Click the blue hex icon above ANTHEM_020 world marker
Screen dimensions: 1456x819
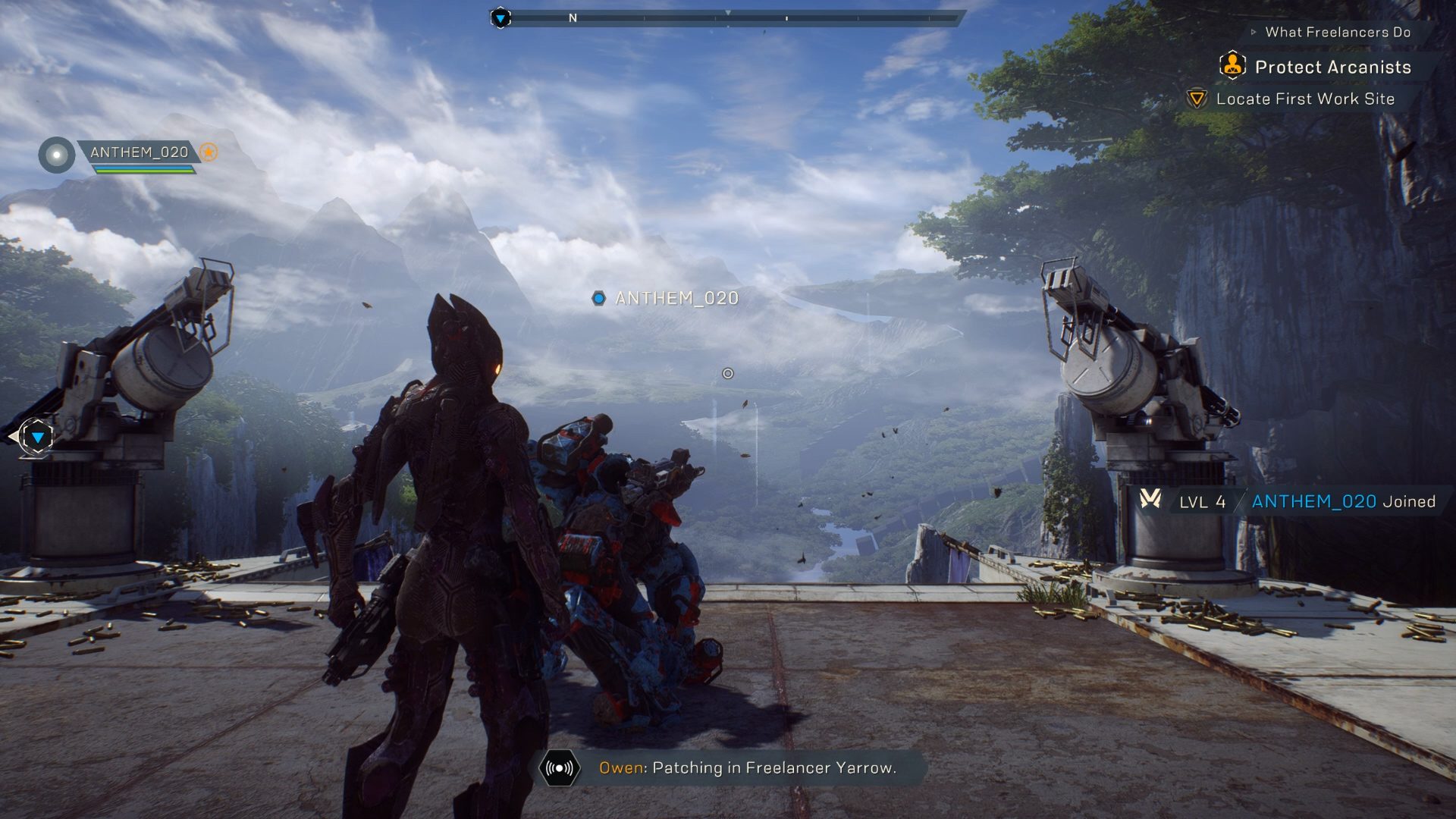tap(600, 300)
